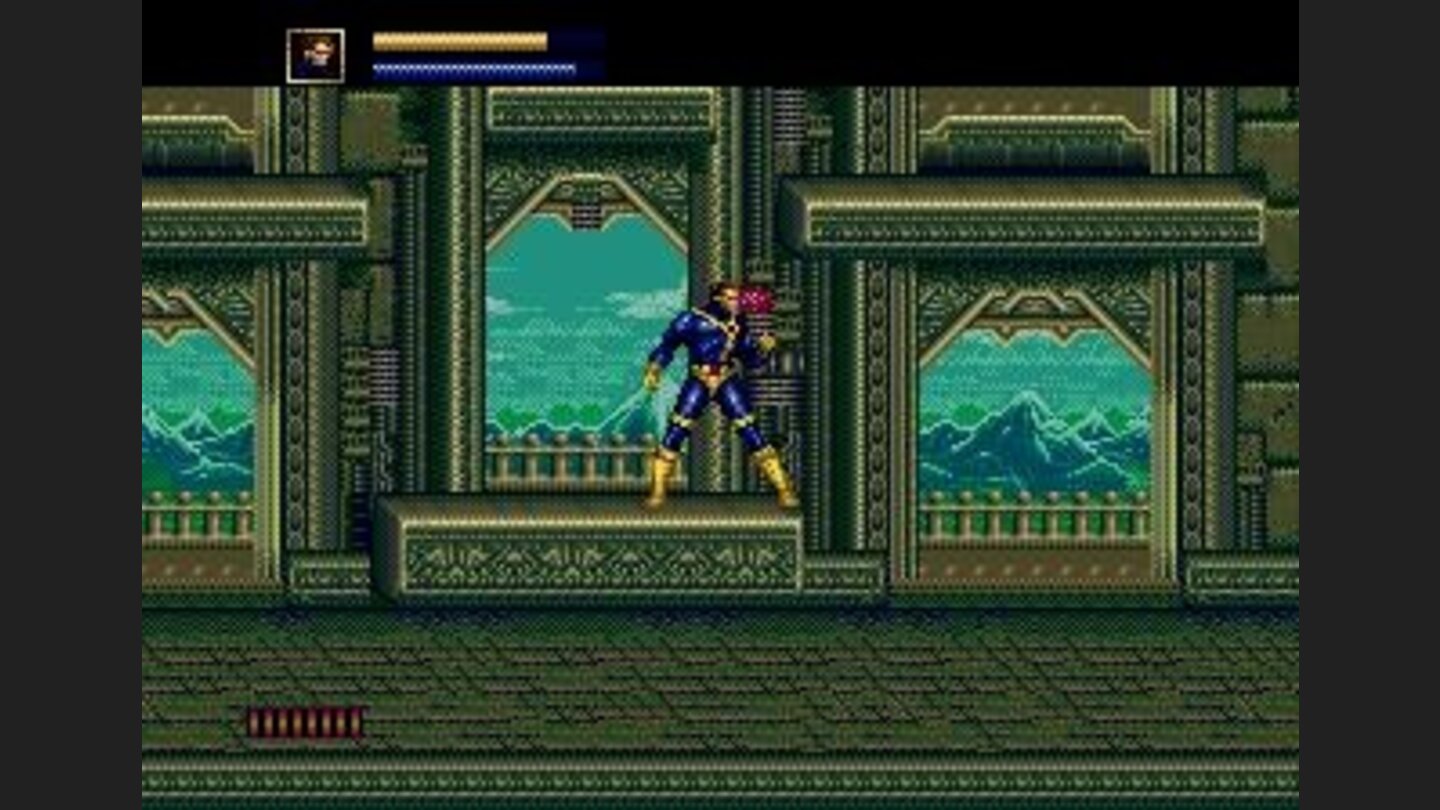Click the pink energy orb near Cyclops's hand
Viewport: 1440px width, 810px height.
[x=757, y=300]
